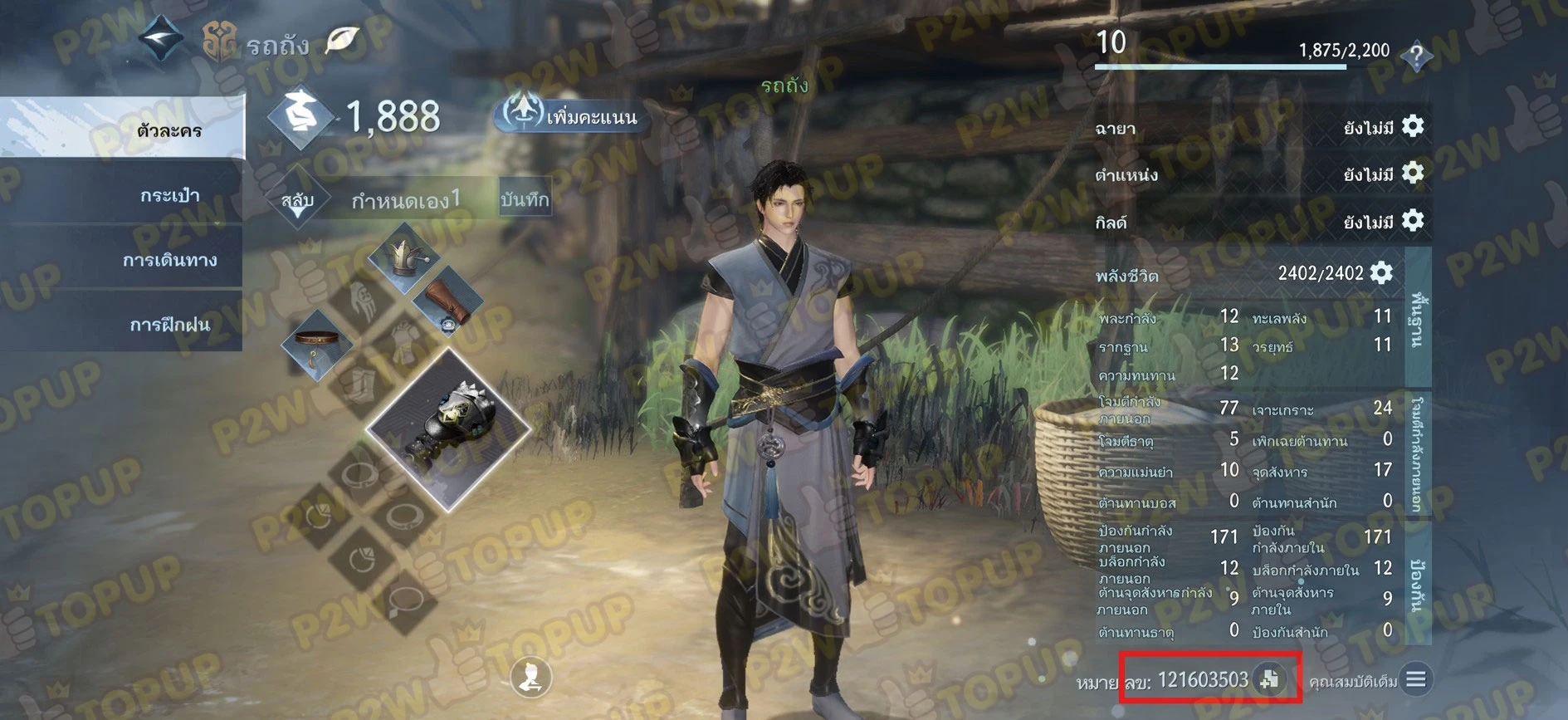Select the brown bracer equipment slot
The width and height of the screenshot is (1568, 720).
point(447,302)
